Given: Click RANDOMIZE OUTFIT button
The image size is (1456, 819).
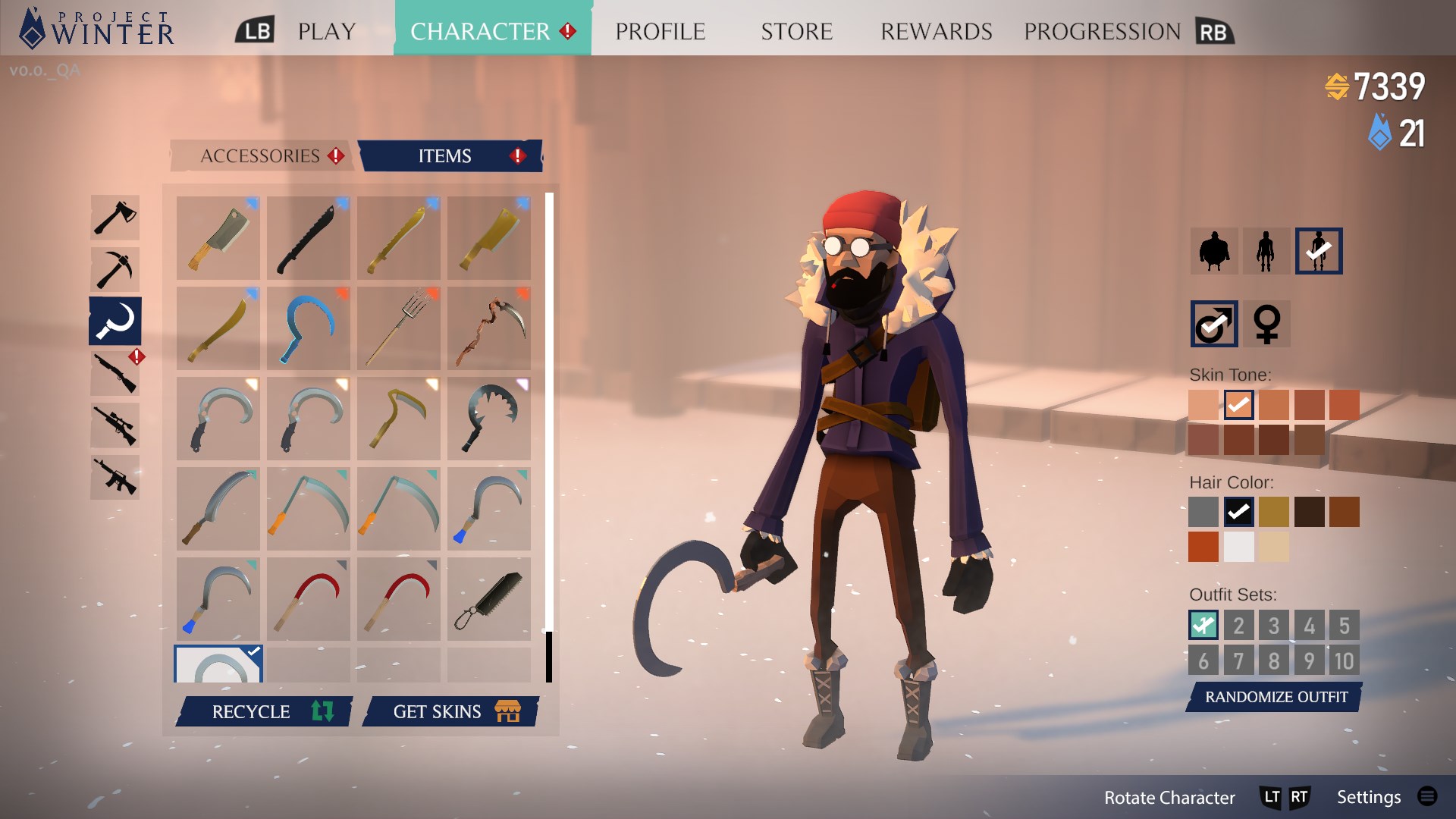Looking at the screenshot, I should 1276,697.
